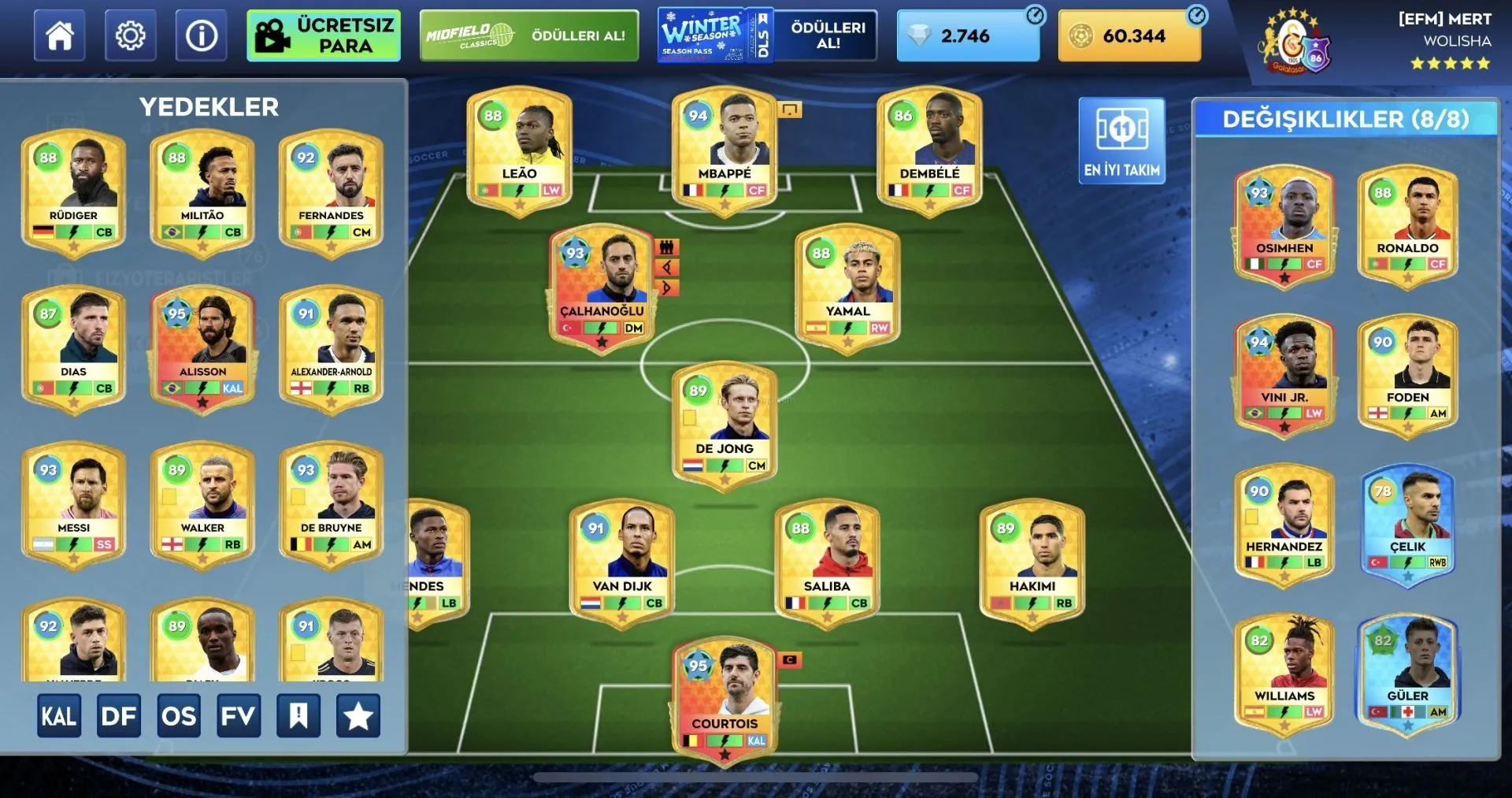Image resolution: width=1512 pixels, height=798 pixels.
Task: Select Osimhen in the substitutes panel
Action: [x=1284, y=224]
